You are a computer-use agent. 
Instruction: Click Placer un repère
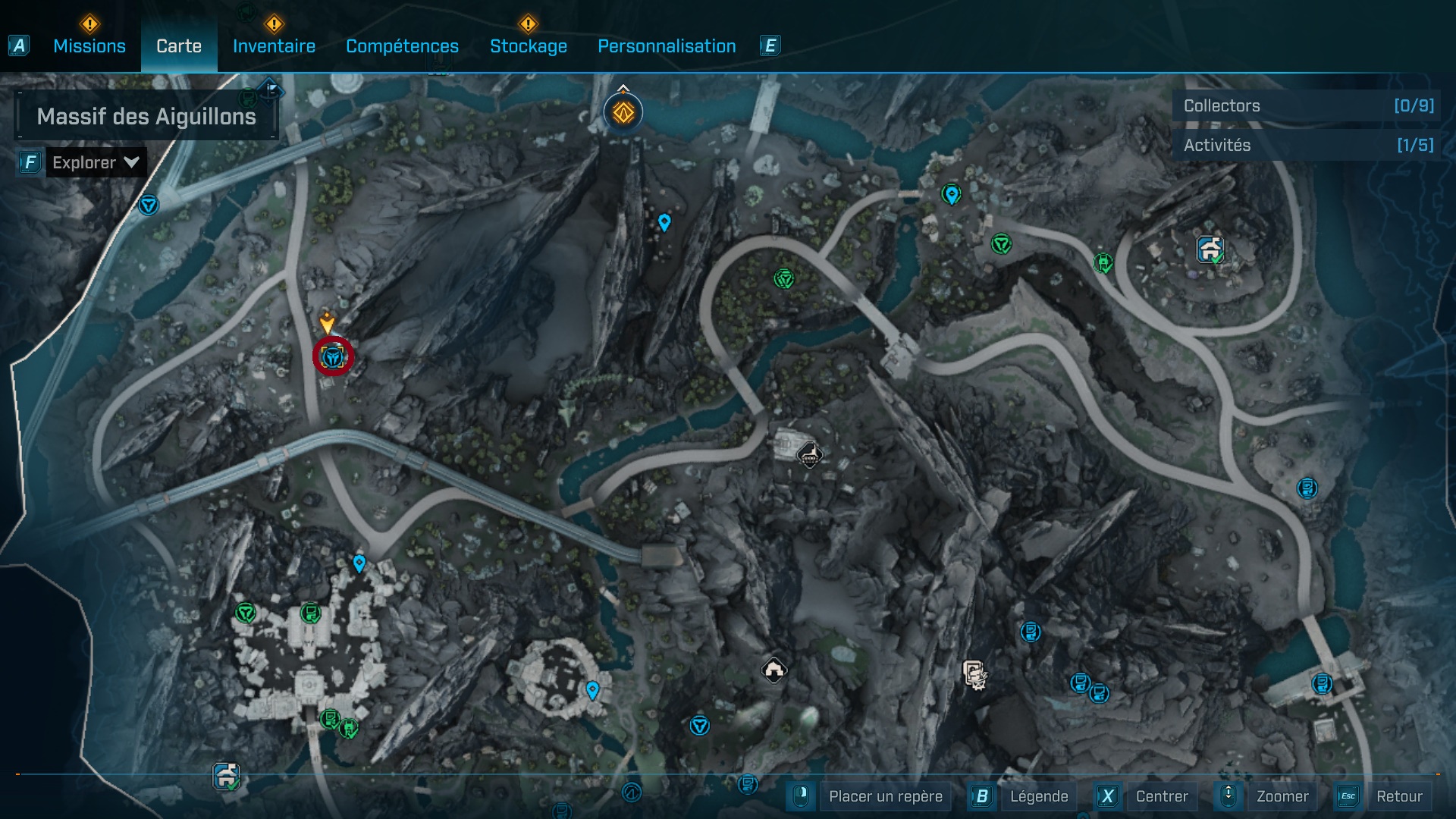885,796
